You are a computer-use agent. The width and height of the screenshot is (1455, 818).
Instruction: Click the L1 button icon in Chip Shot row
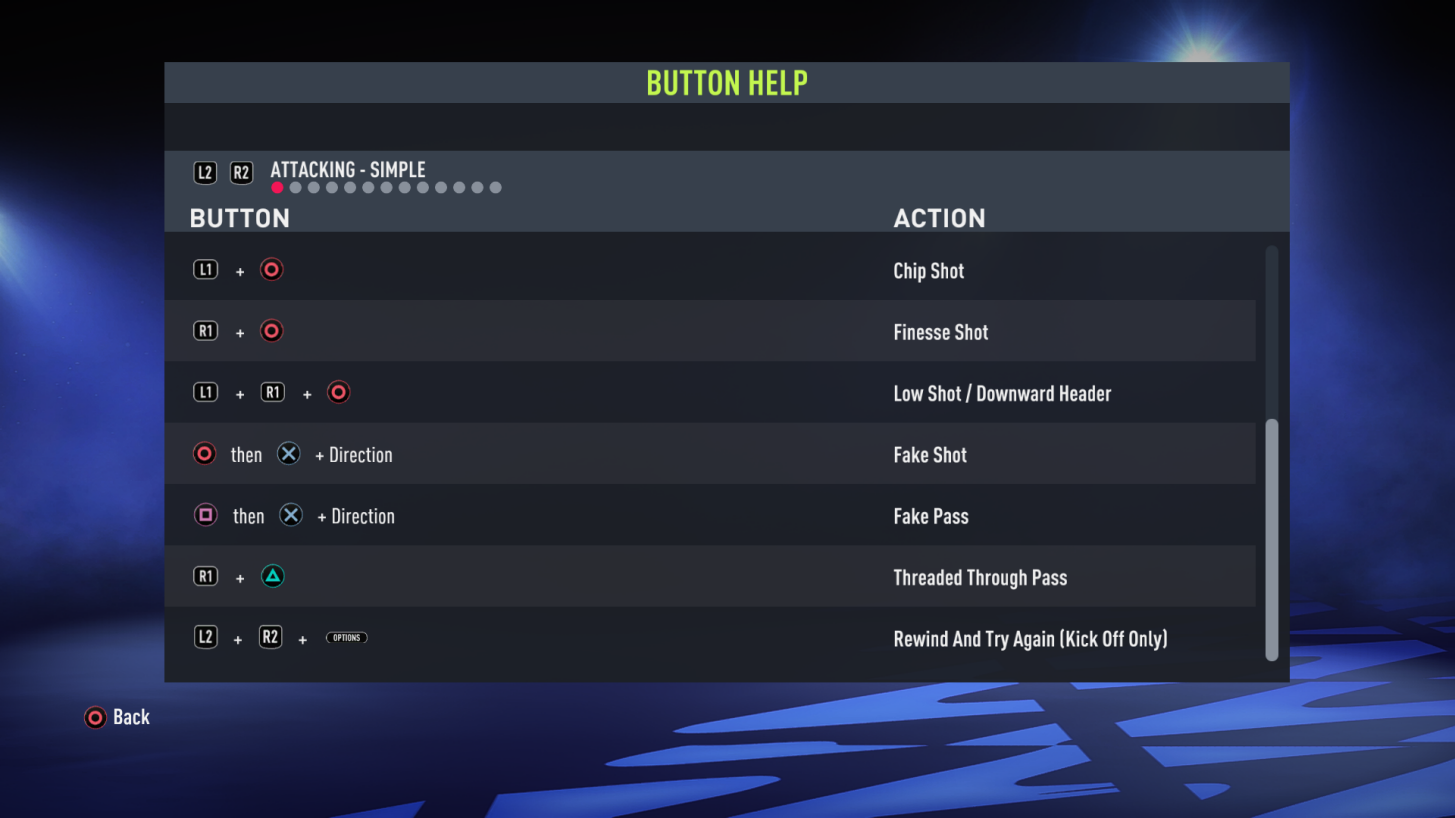tap(205, 269)
